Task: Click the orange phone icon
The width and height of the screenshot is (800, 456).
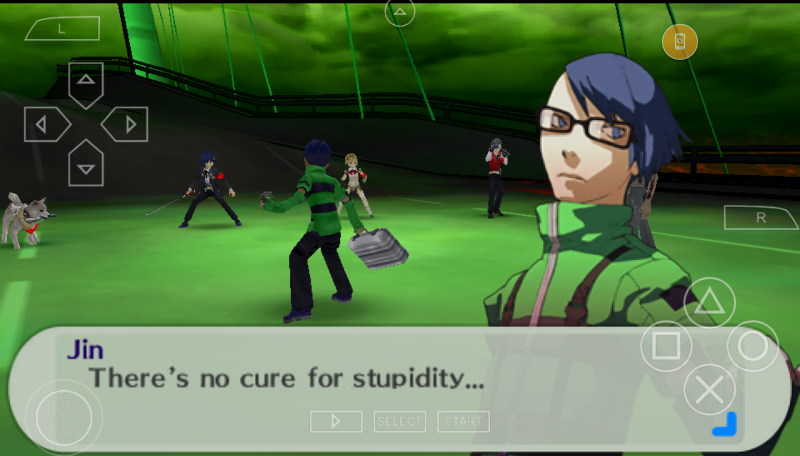Action: point(680,41)
